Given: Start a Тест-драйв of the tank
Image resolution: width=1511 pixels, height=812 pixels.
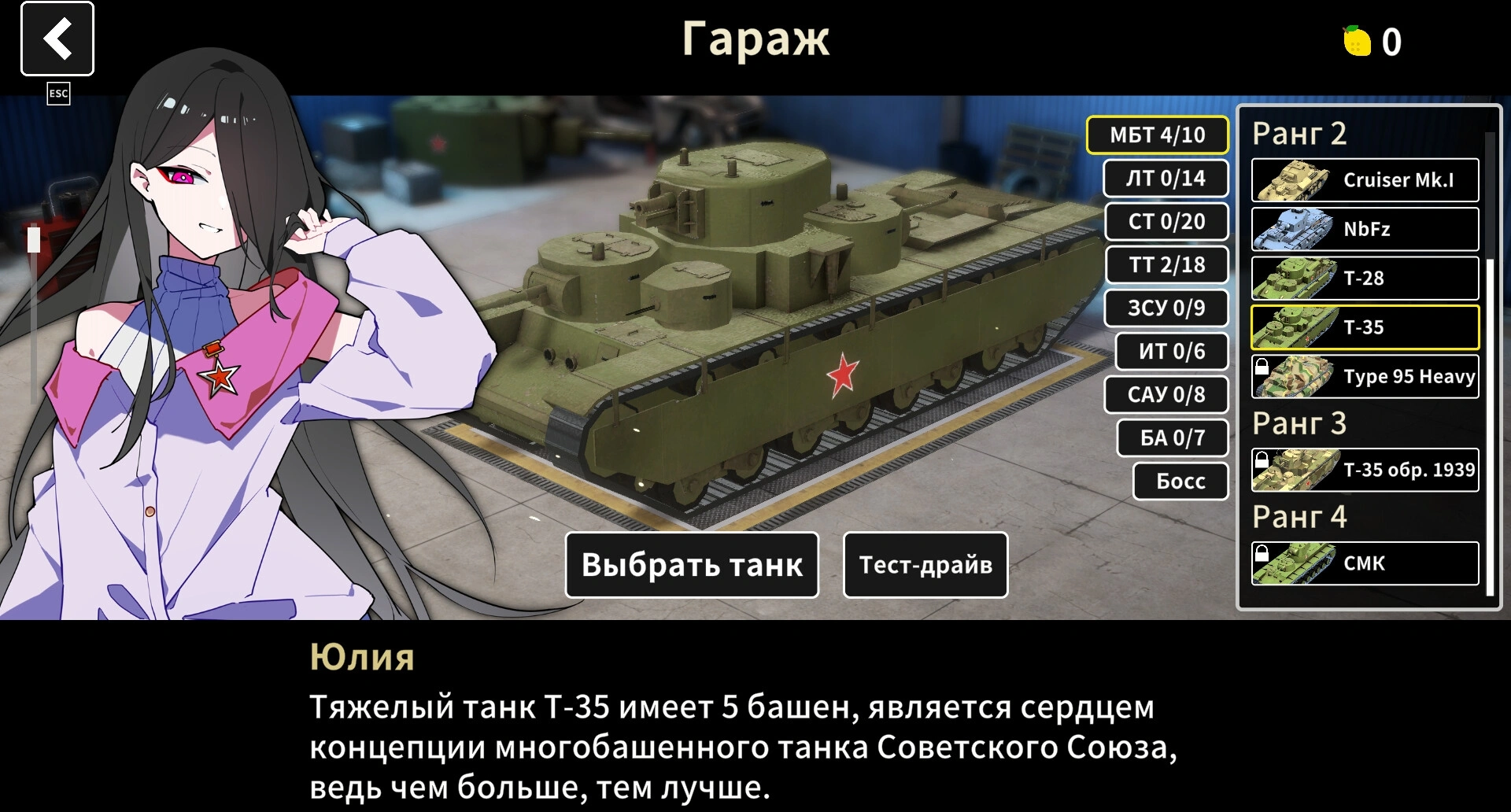Looking at the screenshot, I should [925, 565].
